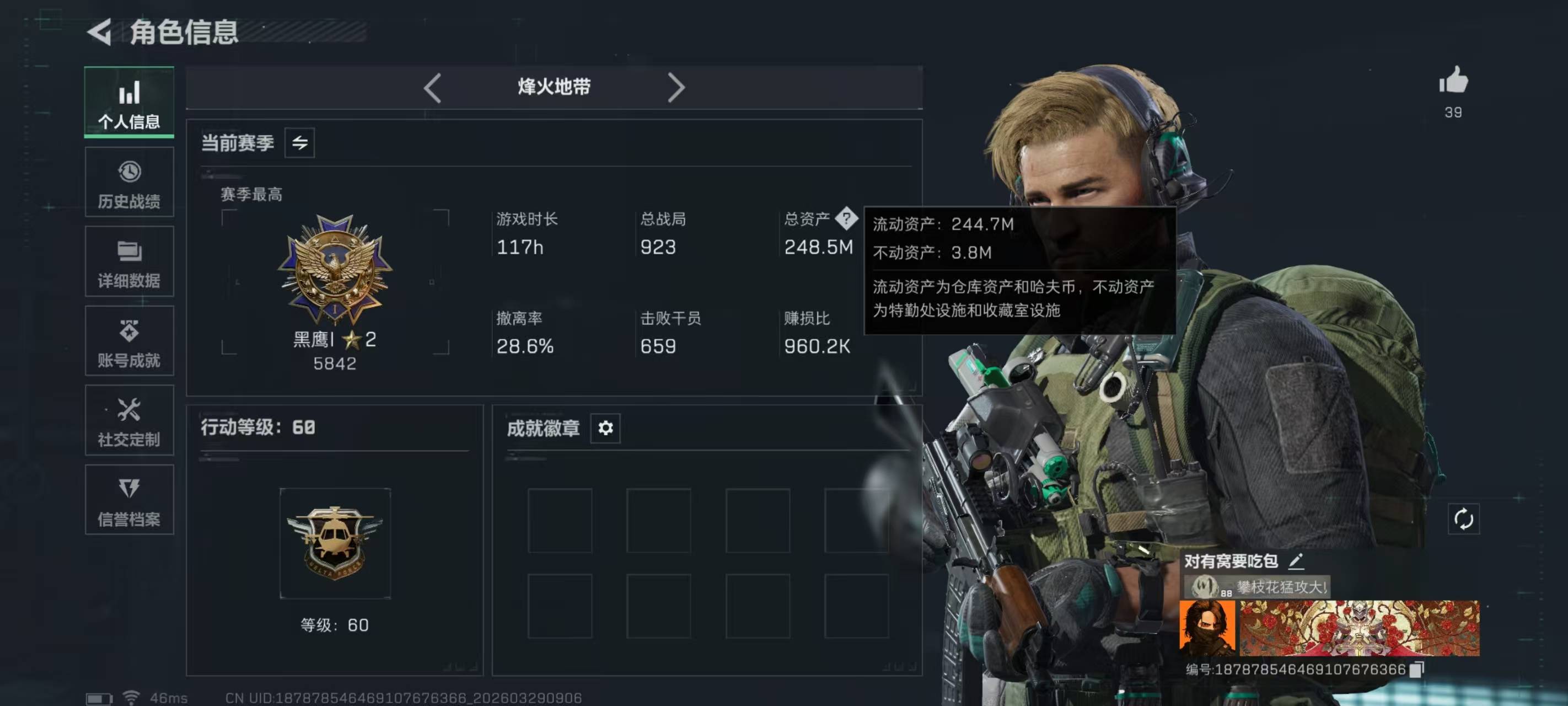View the 信誉档案 tab
Screen dimensions: 1568x706
(129, 500)
